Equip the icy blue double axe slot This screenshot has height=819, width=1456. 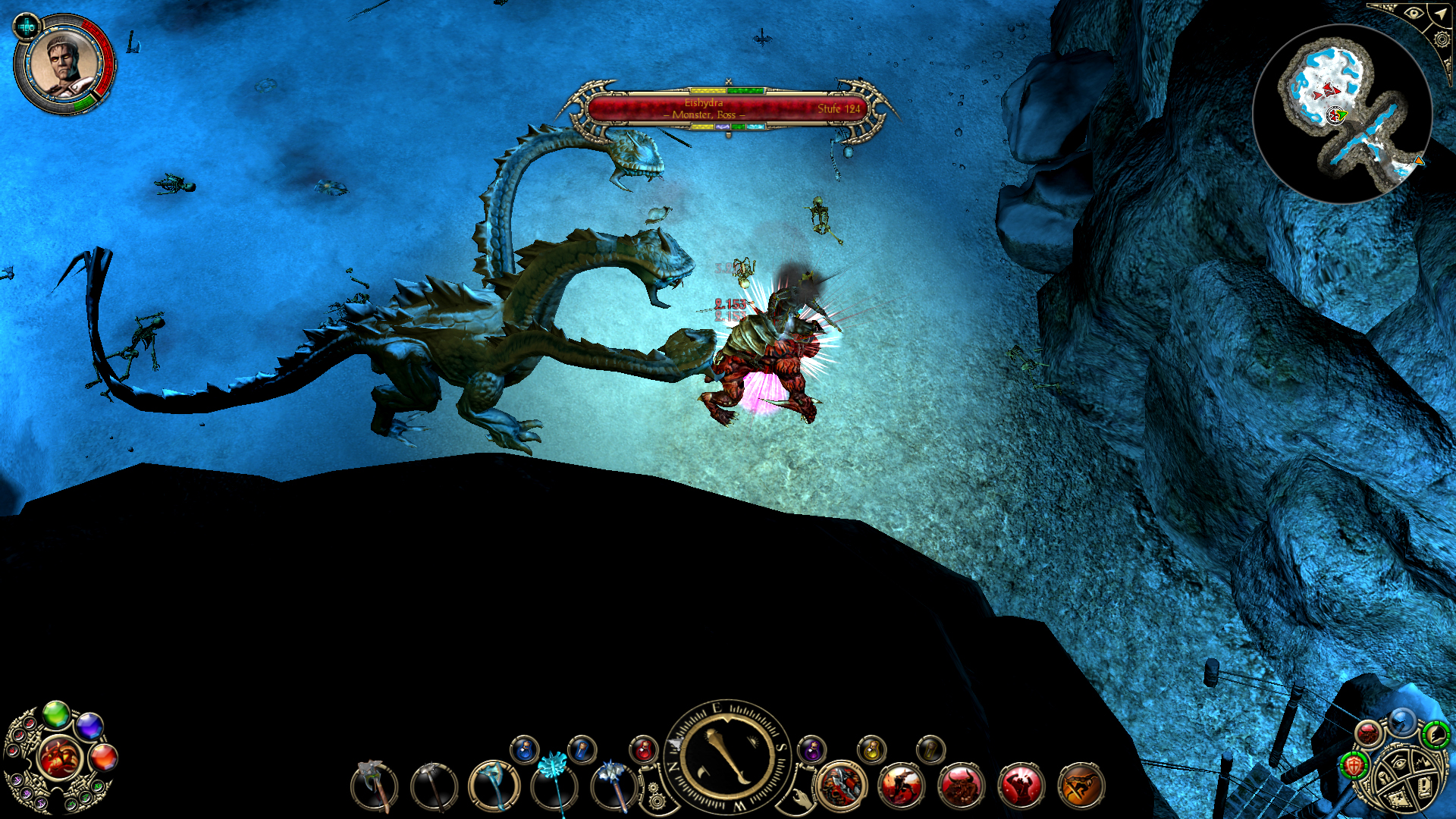click(494, 786)
